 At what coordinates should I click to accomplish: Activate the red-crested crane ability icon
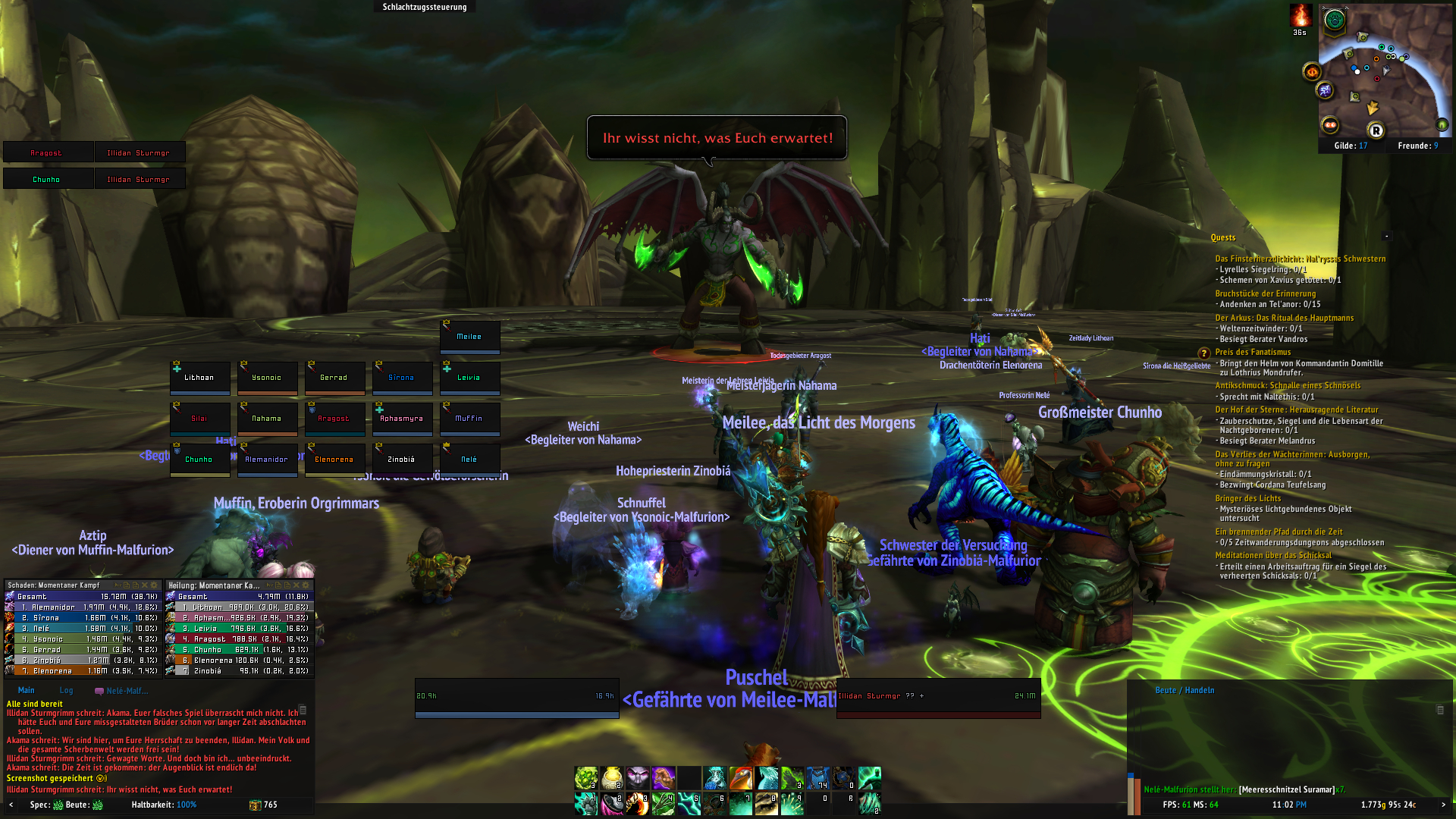point(741,778)
